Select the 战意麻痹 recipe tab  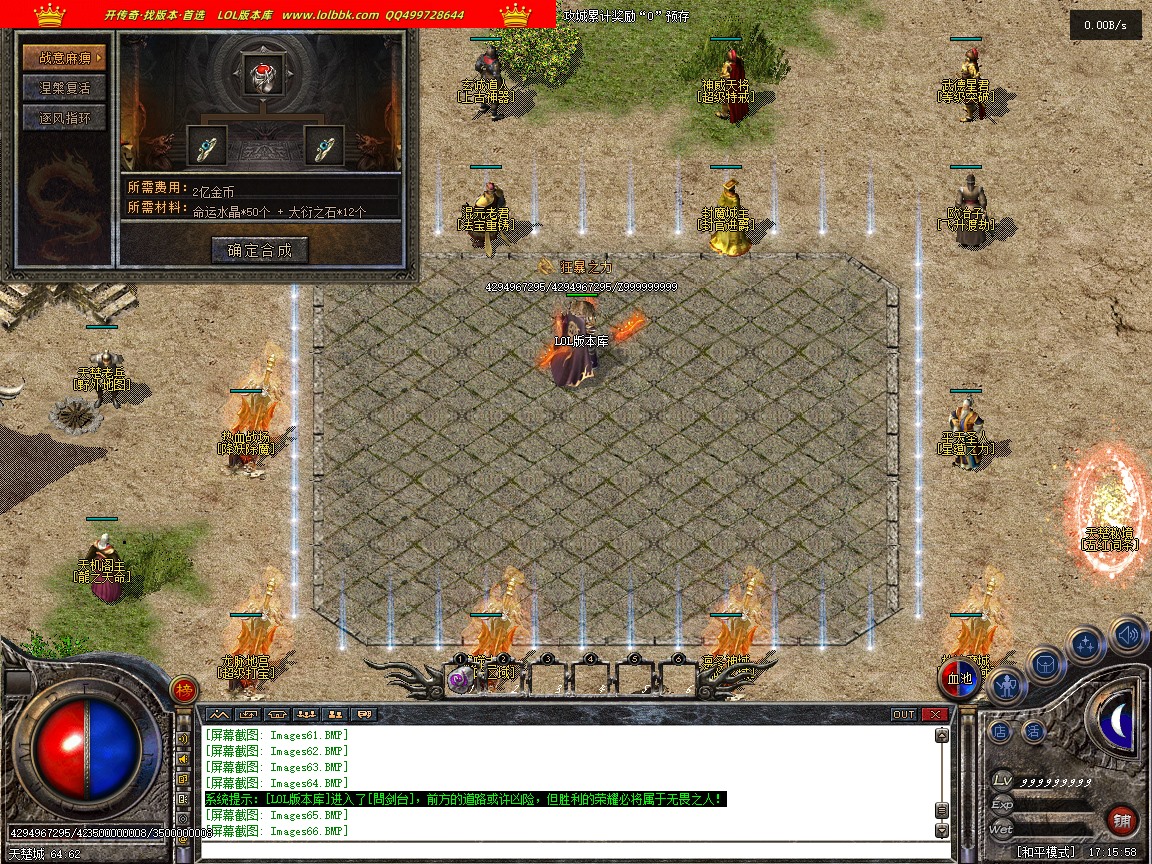tap(64, 58)
